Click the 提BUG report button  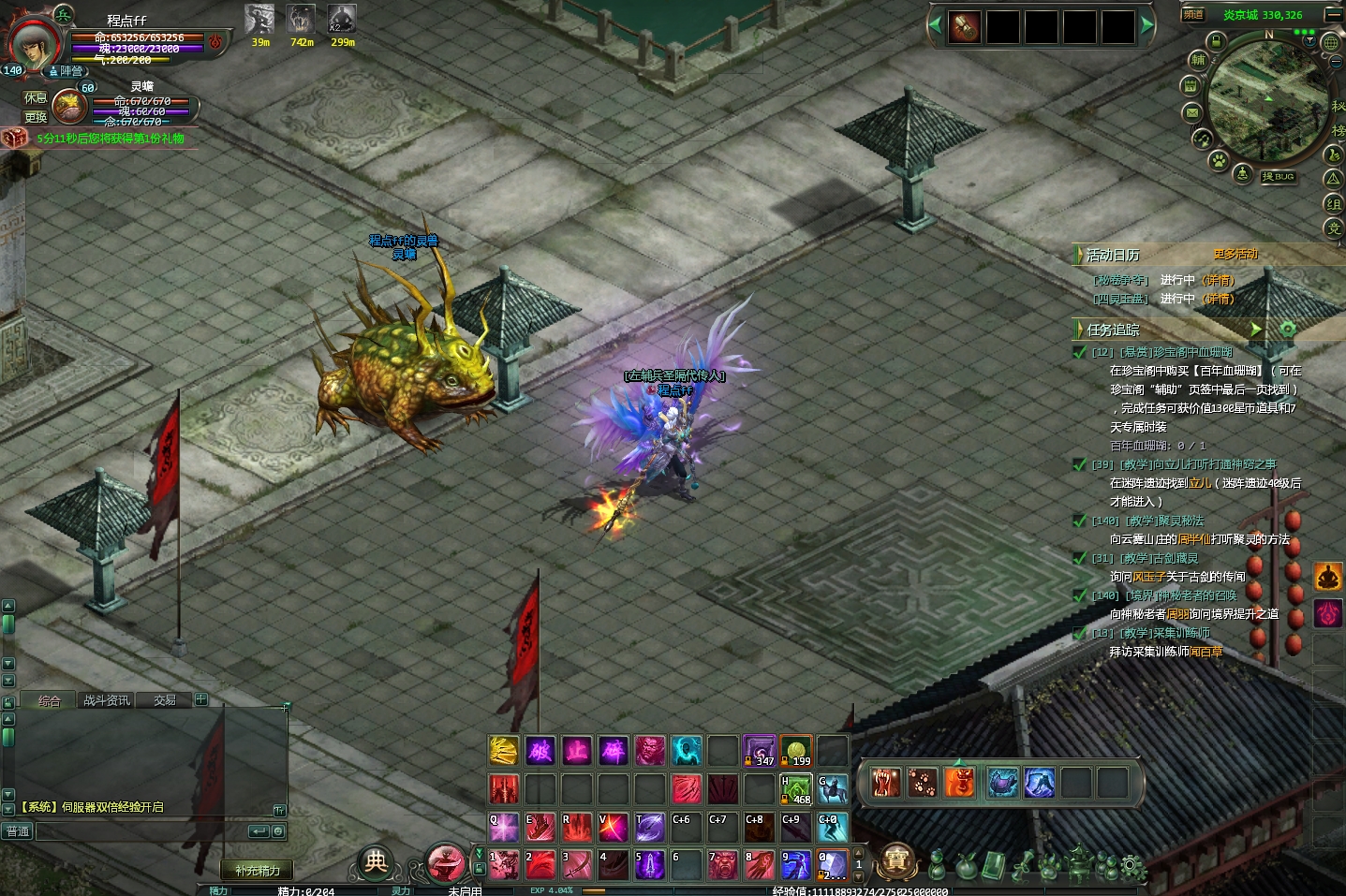click(x=1278, y=176)
